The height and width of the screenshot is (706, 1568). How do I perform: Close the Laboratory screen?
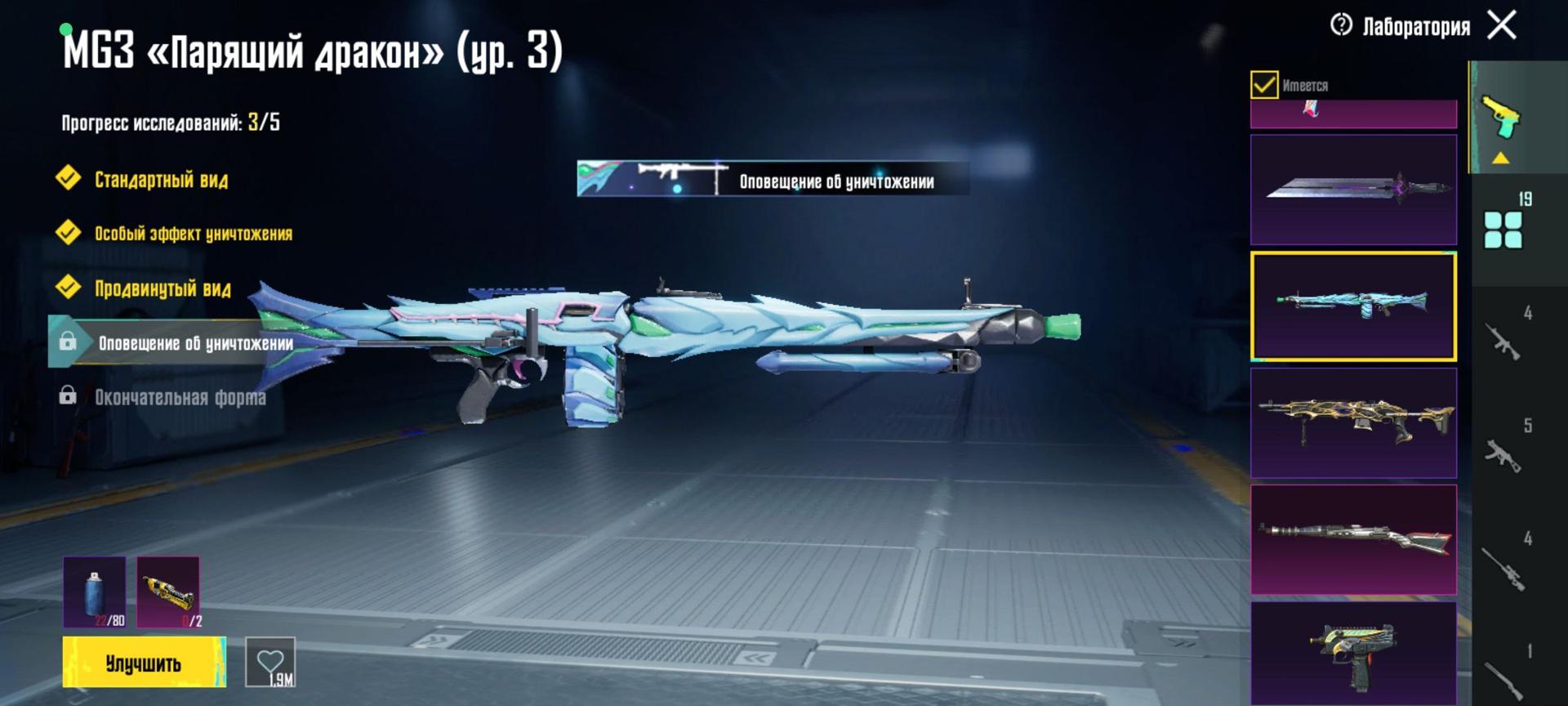1502,25
